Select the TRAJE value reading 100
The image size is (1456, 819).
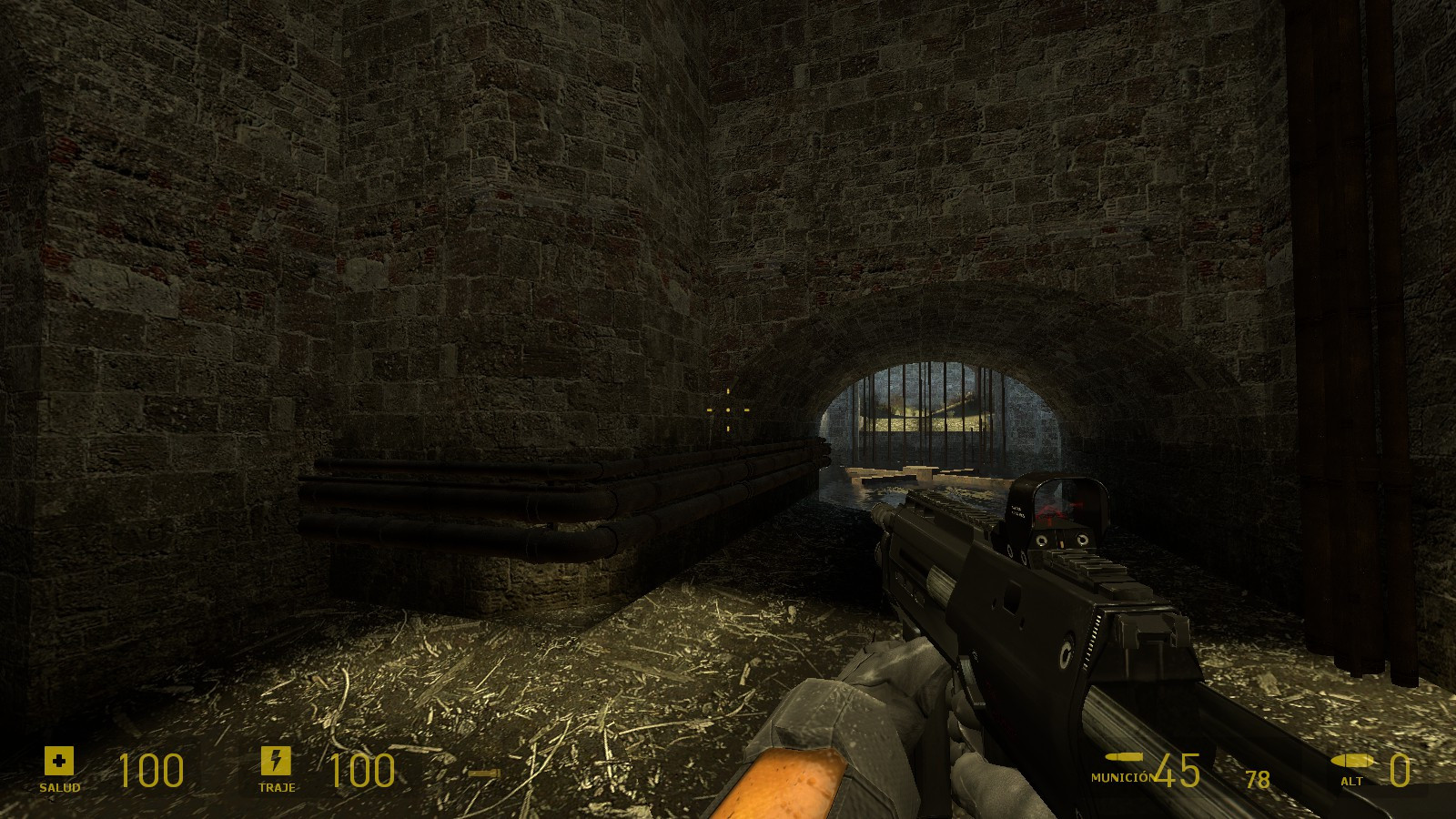tap(362, 772)
